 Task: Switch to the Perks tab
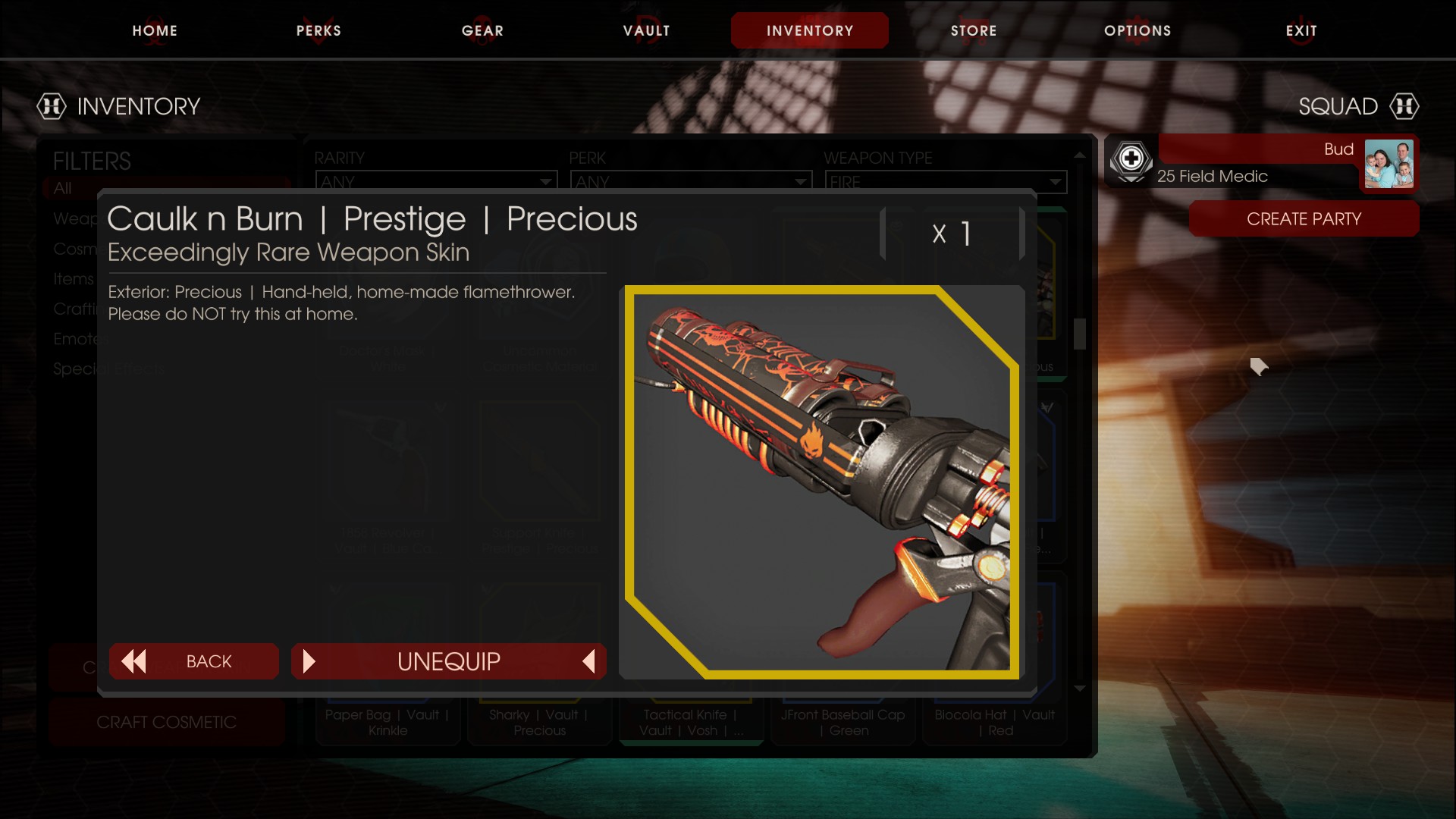coord(318,31)
